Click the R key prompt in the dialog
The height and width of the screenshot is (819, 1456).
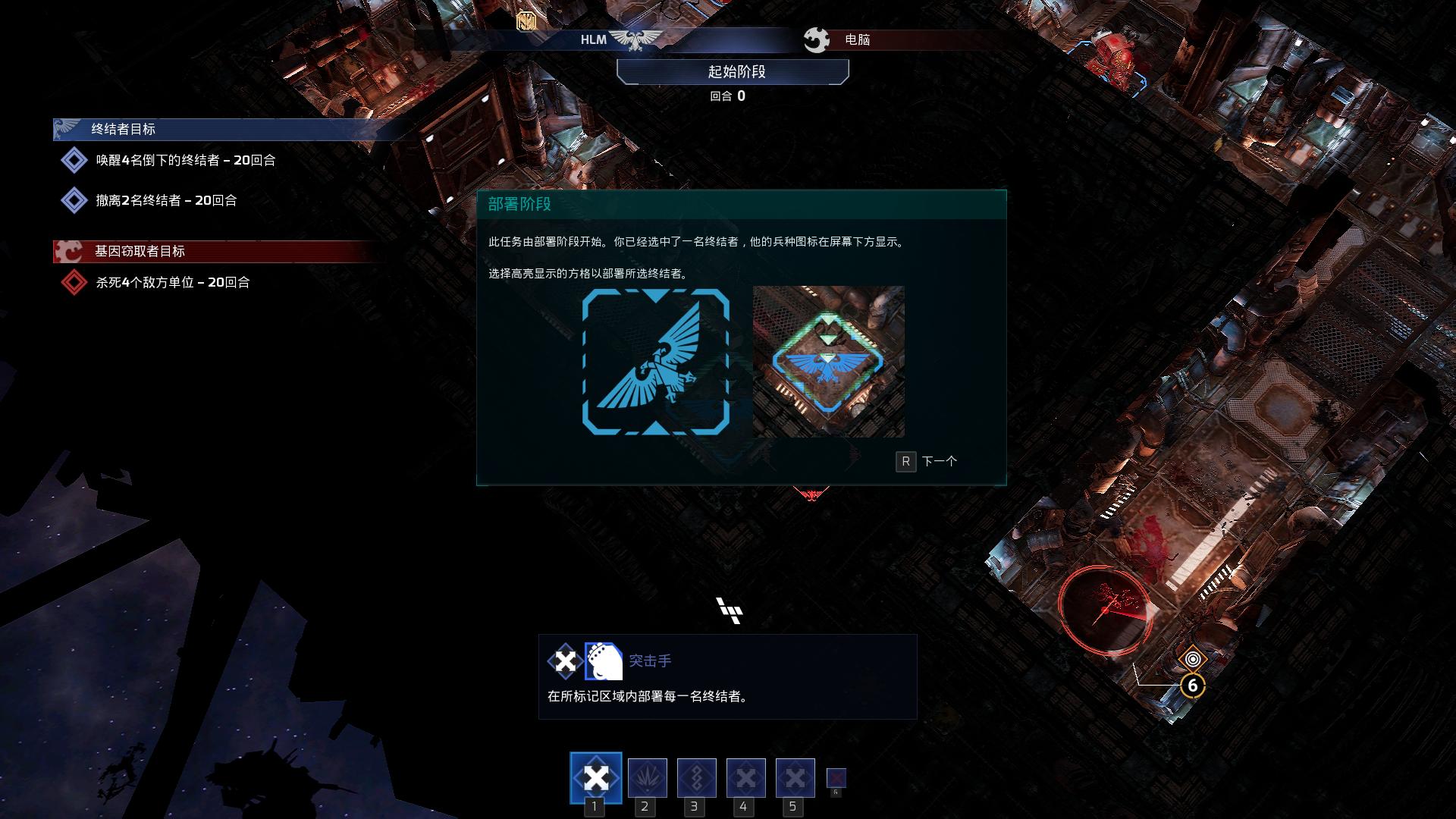[905, 461]
